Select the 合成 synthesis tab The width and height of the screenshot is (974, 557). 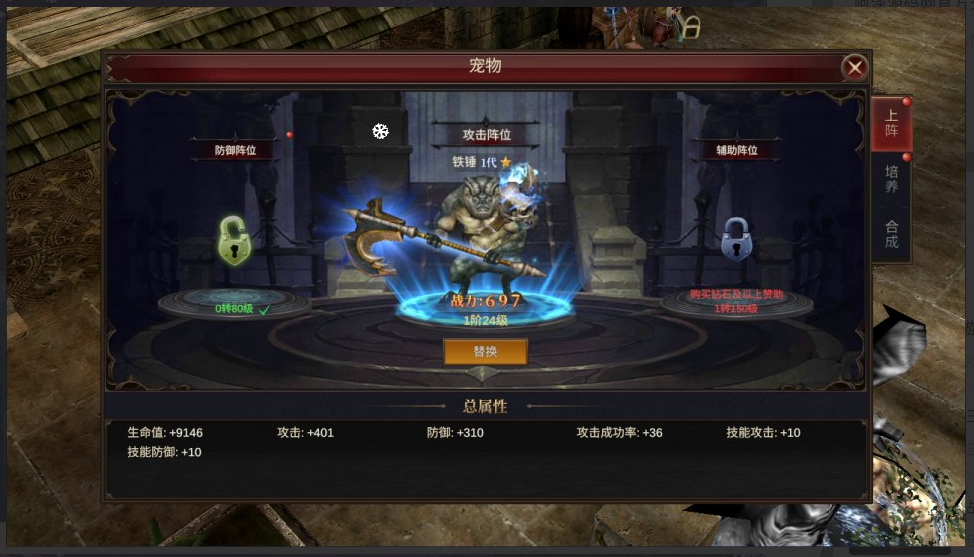[891, 234]
